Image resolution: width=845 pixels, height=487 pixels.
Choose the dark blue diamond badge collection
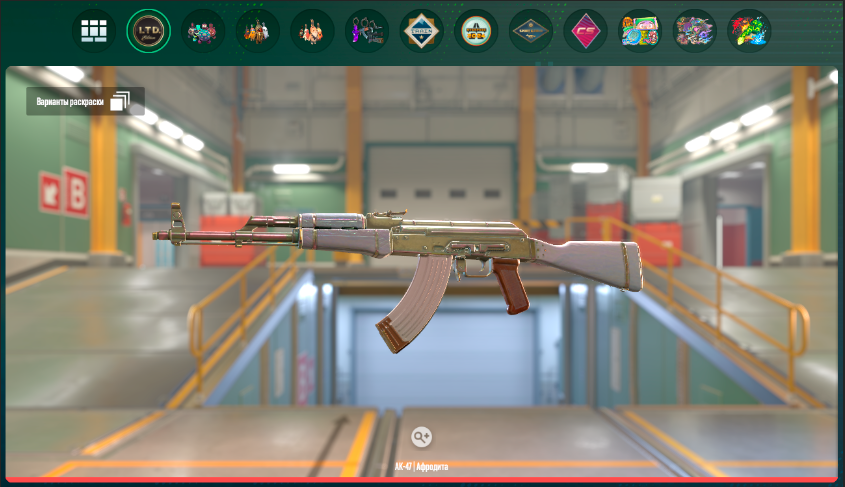pos(530,32)
